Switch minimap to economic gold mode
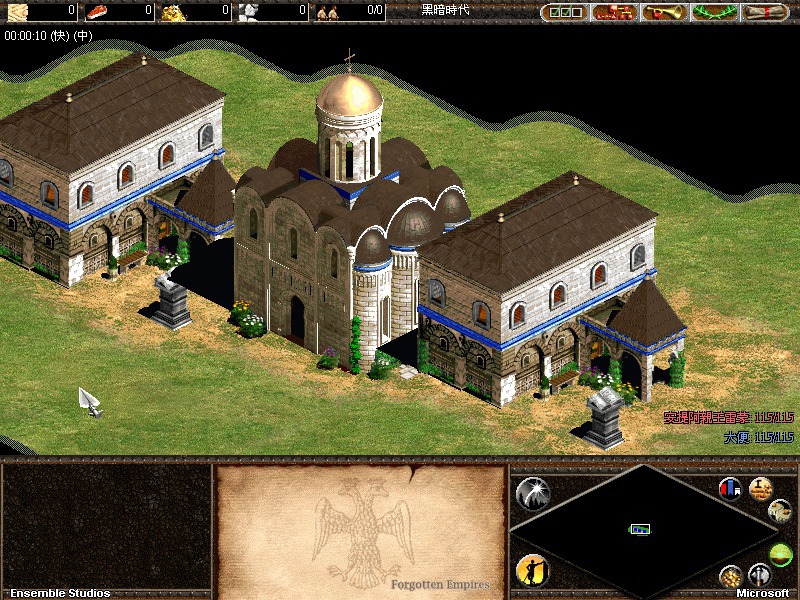This screenshot has height=600, width=800. click(x=732, y=577)
